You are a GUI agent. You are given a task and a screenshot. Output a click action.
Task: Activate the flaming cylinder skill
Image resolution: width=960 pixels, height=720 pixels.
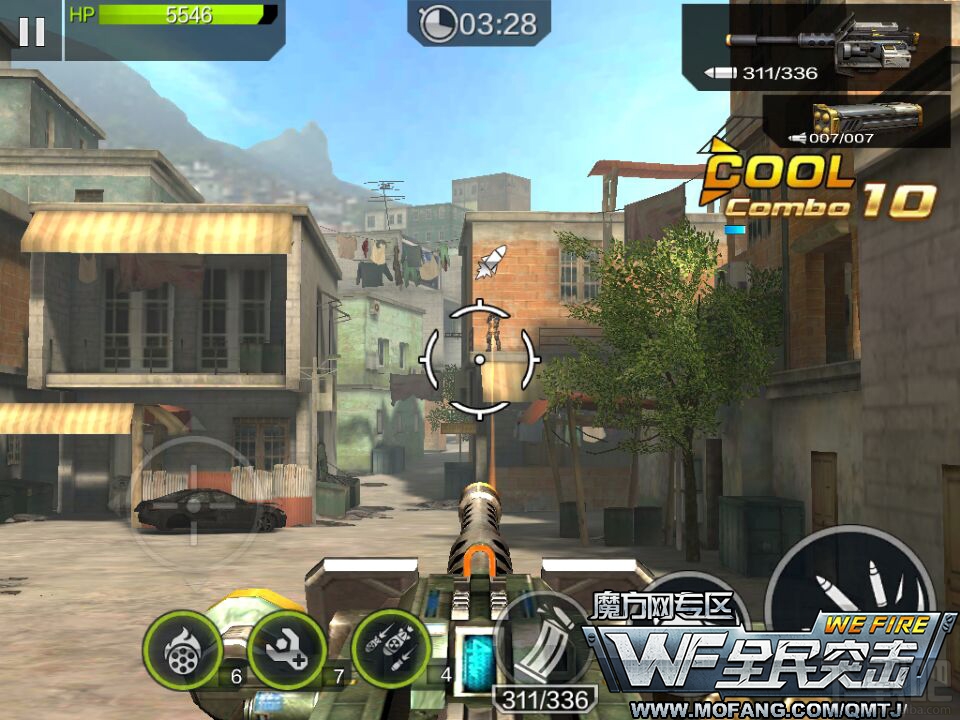(183, 651)
